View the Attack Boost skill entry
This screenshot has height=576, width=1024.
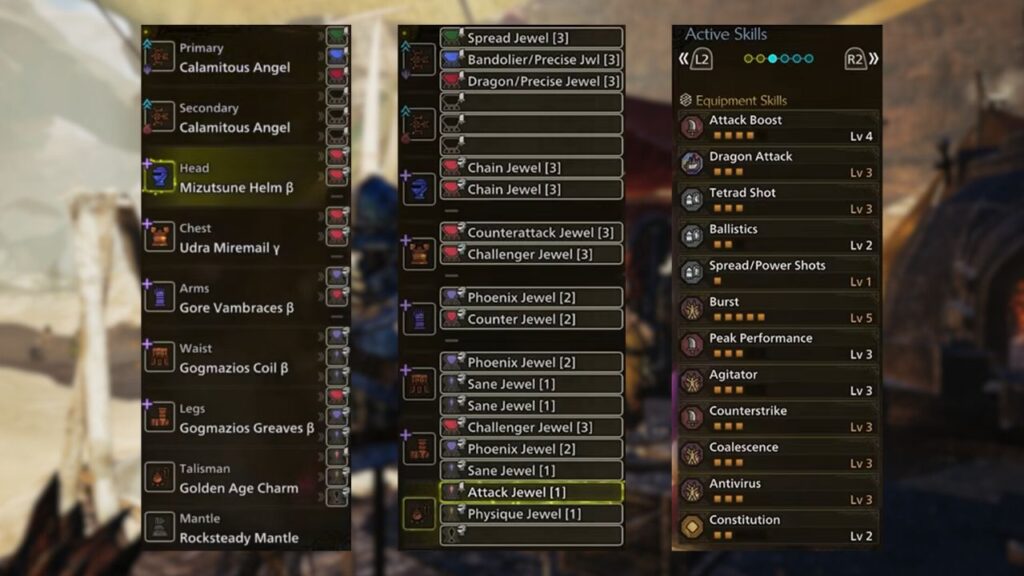click(x=778, y=127)
